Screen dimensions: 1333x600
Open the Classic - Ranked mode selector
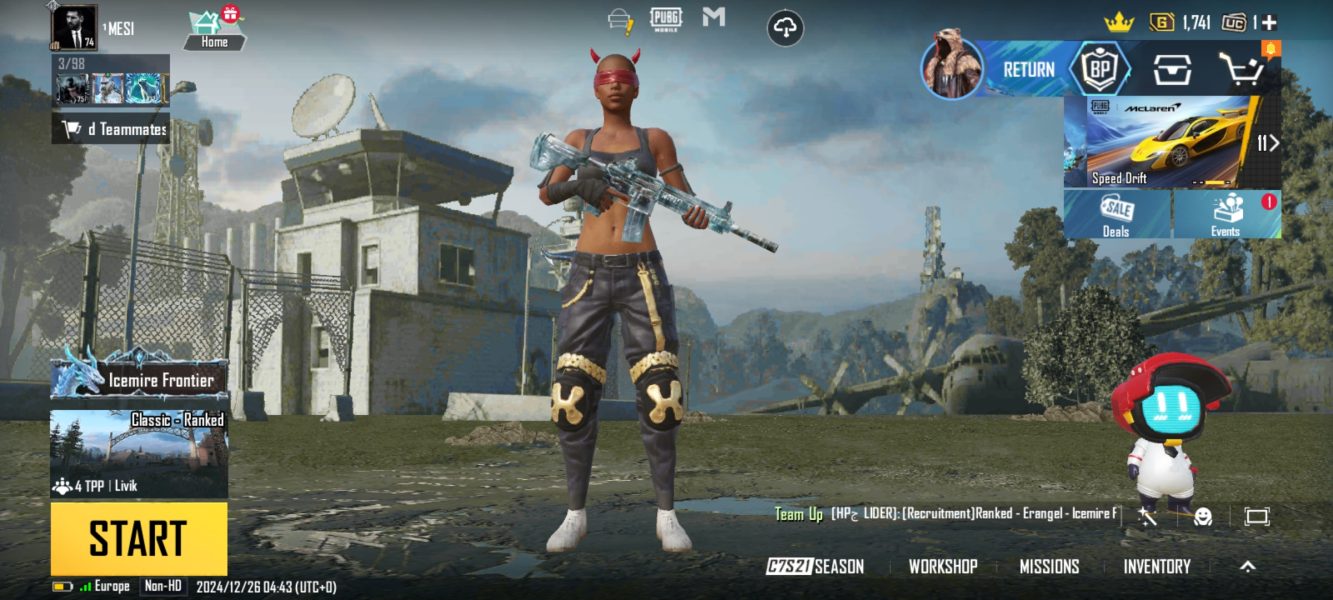139,453
